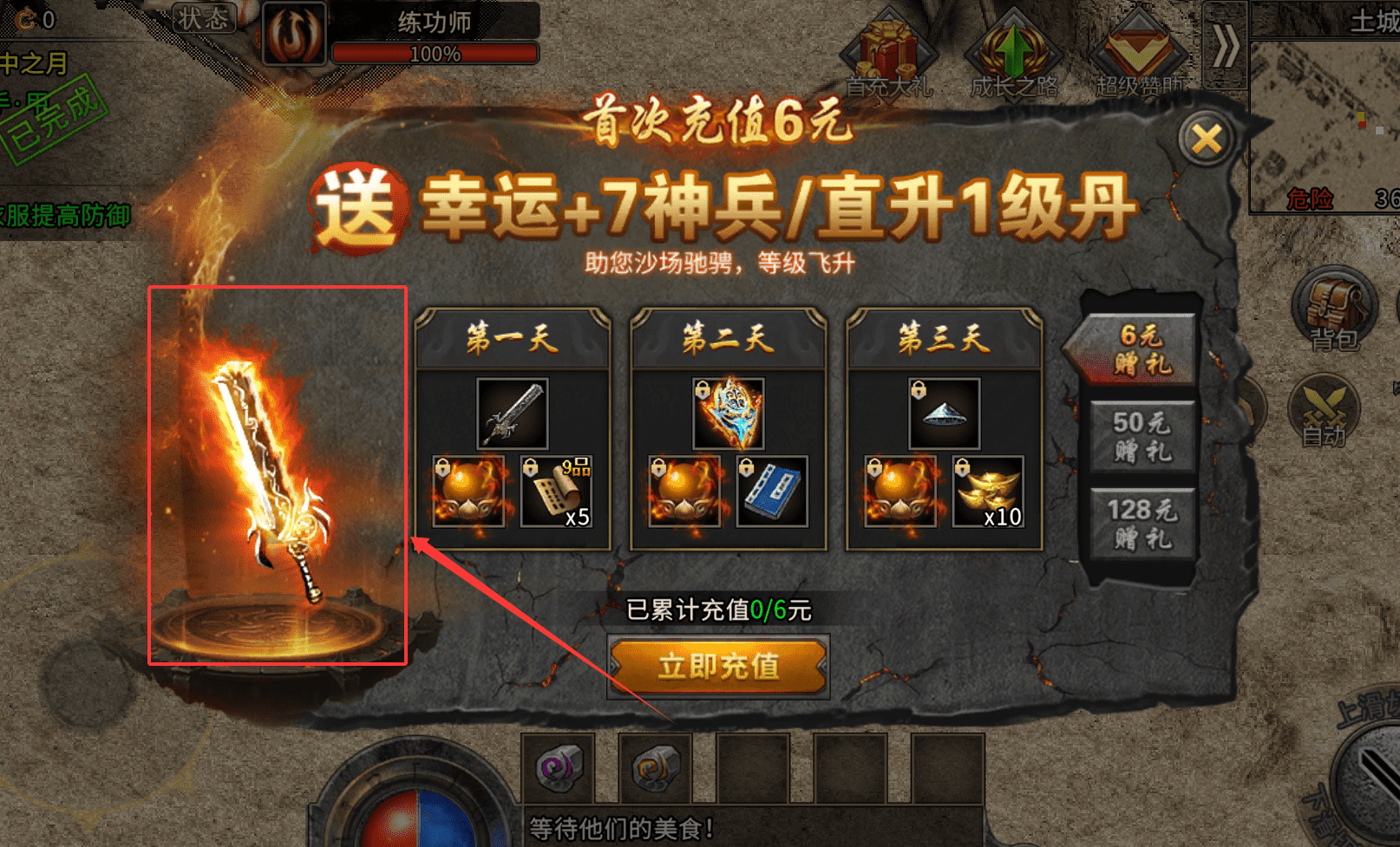This screenshot has width=1400, height=847.
Task: Open the 超级赞助 sponsor icon
Action: (x=1138, y=54)
